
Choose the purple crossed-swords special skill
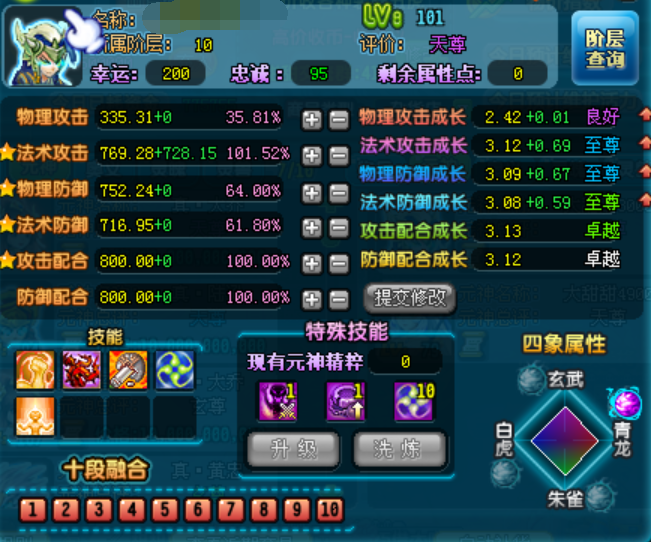[276, 401]
